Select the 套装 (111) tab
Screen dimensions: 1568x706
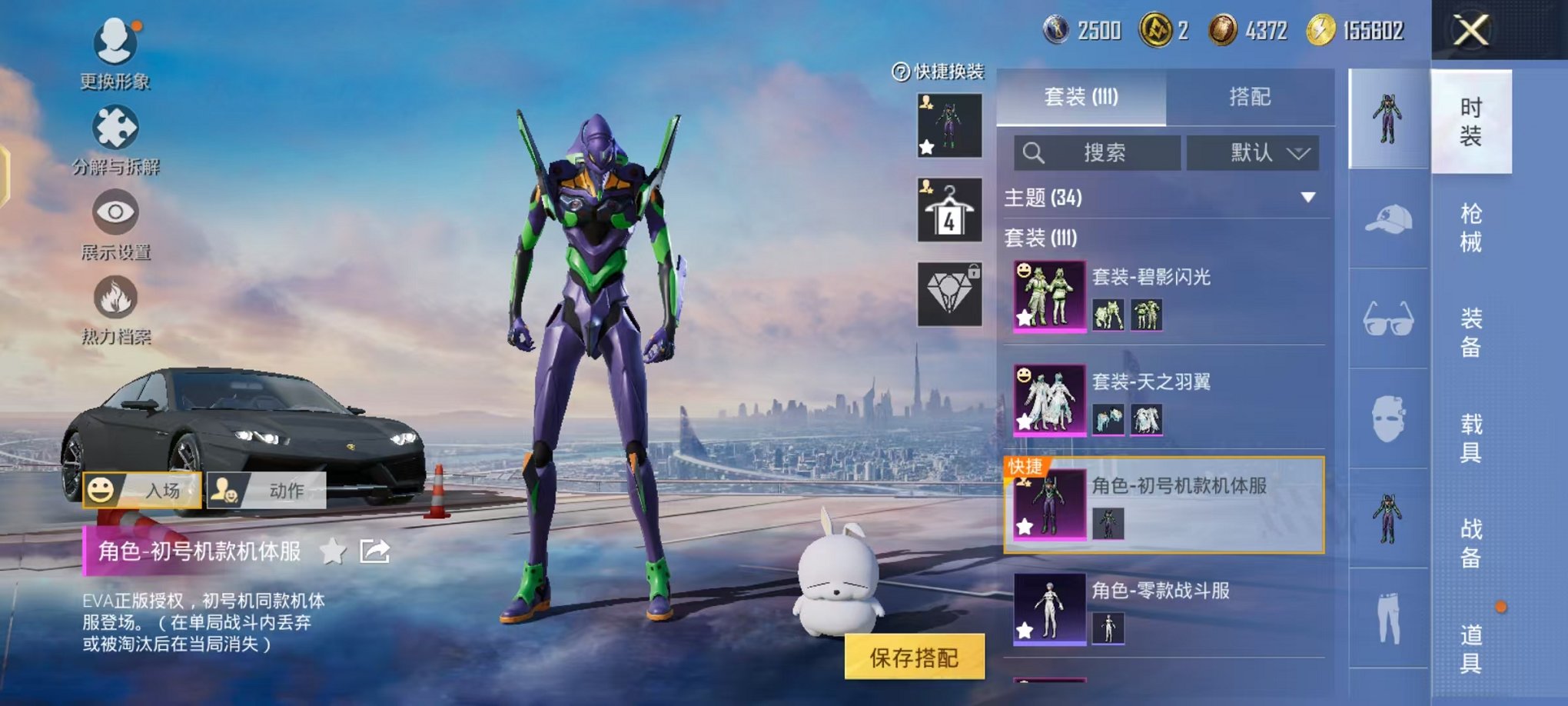[x=1081, y=97]
